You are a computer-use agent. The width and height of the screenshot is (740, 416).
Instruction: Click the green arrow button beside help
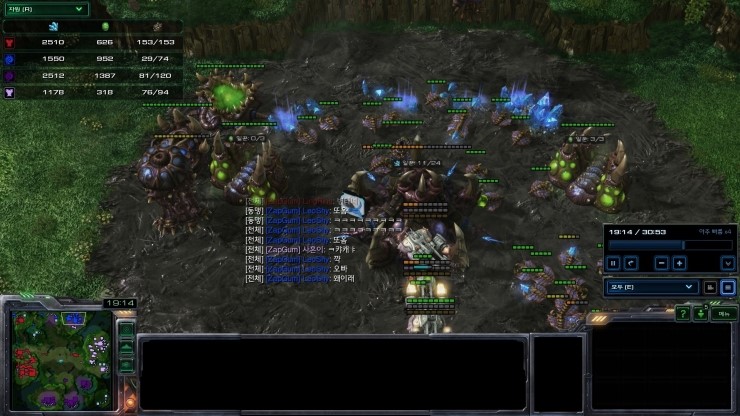click(x=700, y=314)
